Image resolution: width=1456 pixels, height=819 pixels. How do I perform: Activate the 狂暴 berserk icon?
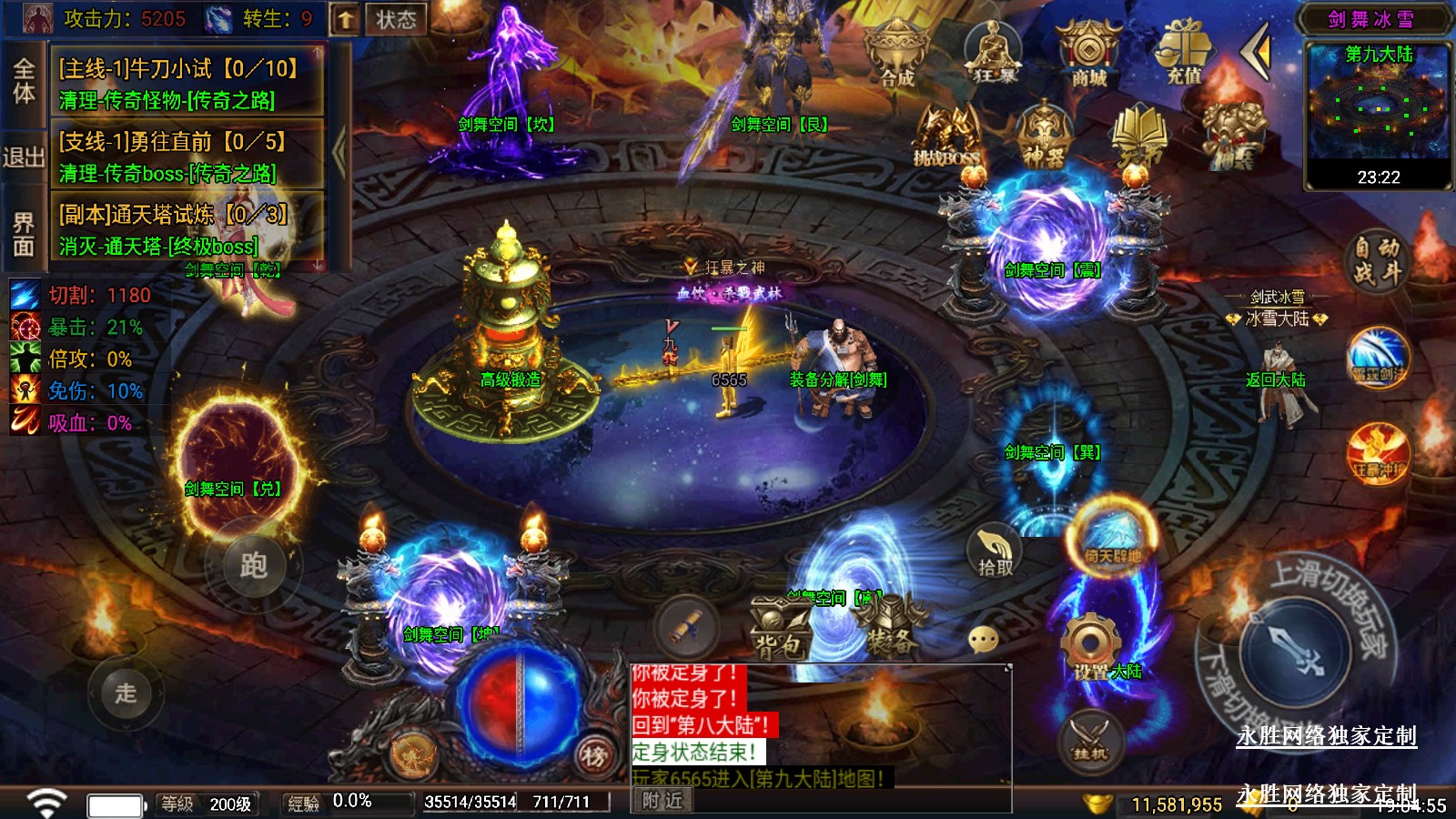[993, 53]
